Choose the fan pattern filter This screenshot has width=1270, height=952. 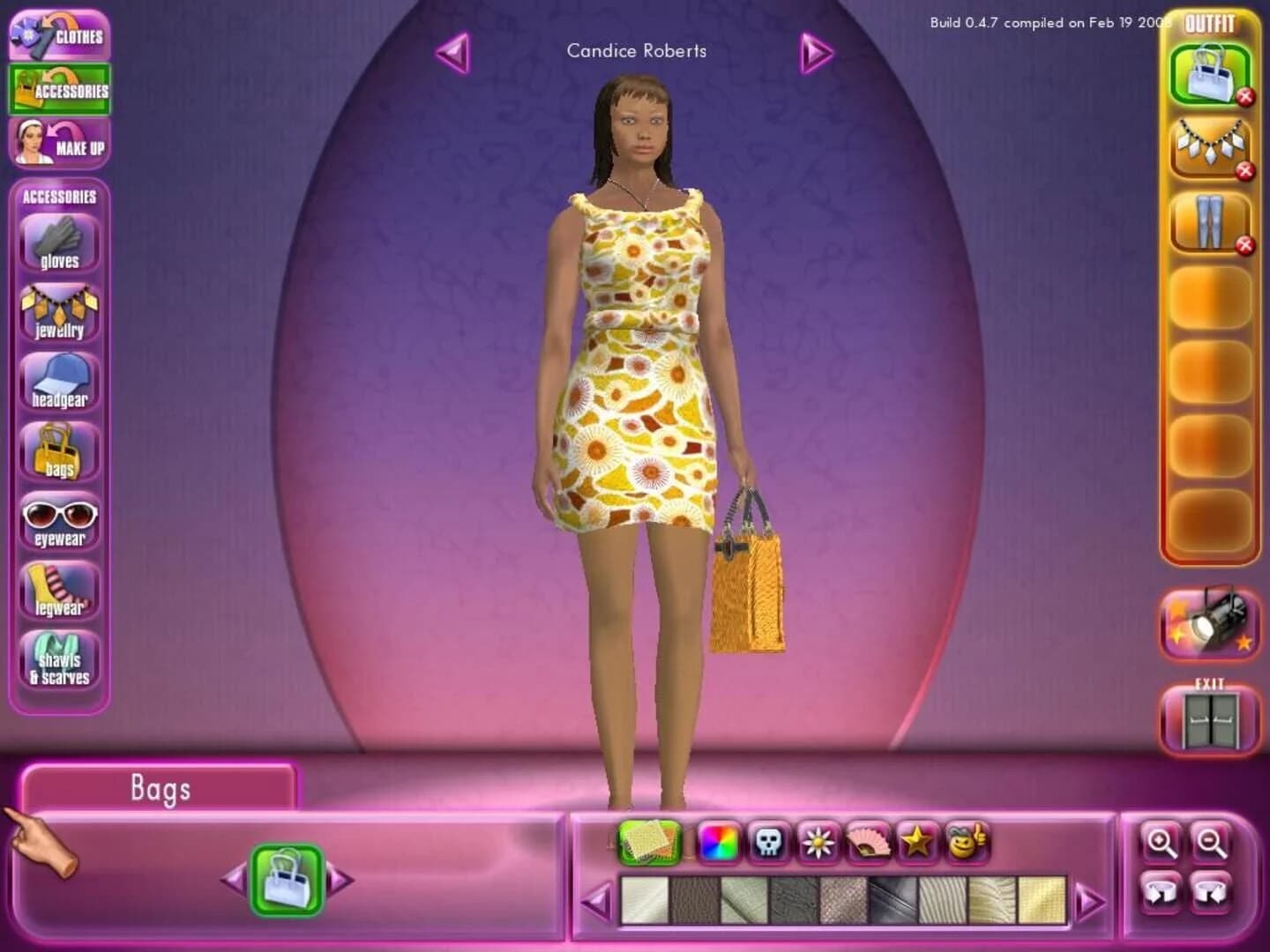tap(867, 843)
